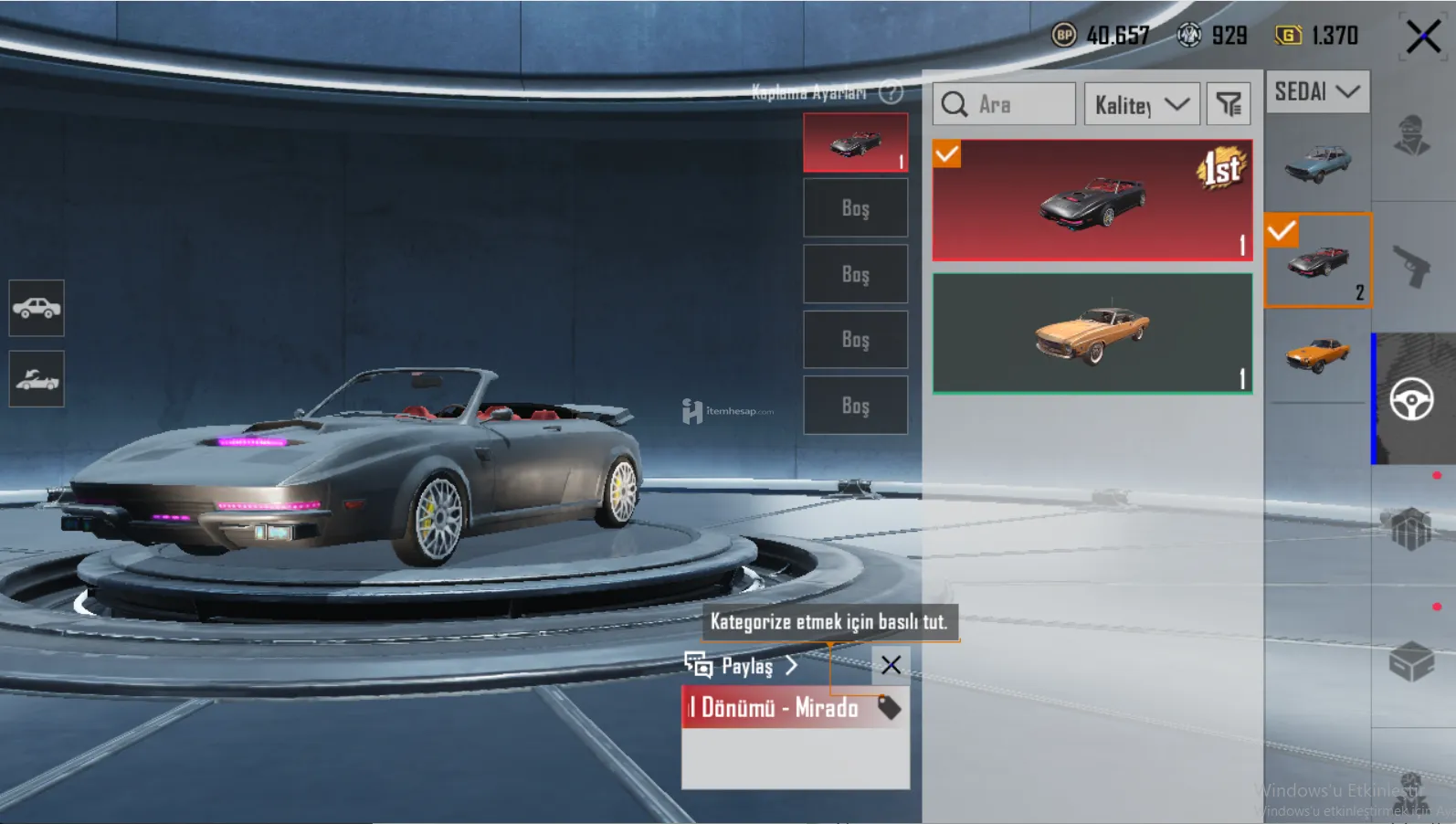Viewport: 1456px width, 824px height.
Task: Switch to the pistol weapons category
Action: pyautogui.click(x=1412, y=267)
